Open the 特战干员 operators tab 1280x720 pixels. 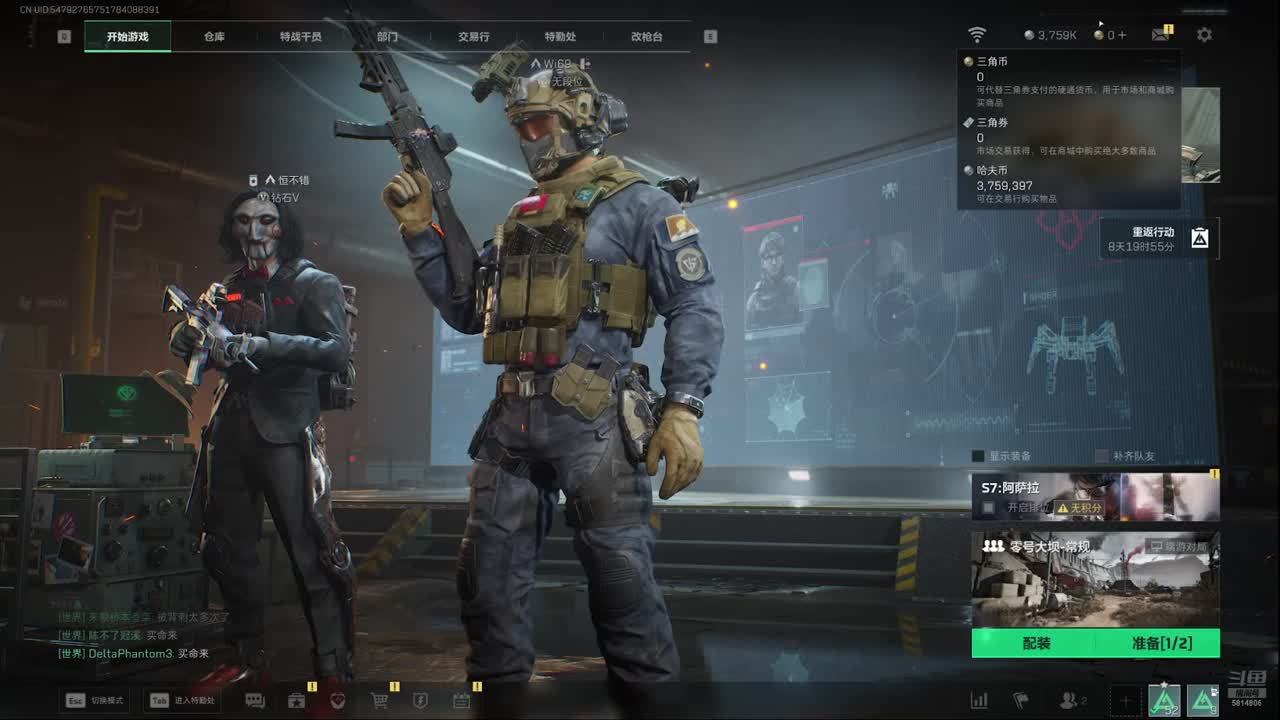tap(301, 37)
